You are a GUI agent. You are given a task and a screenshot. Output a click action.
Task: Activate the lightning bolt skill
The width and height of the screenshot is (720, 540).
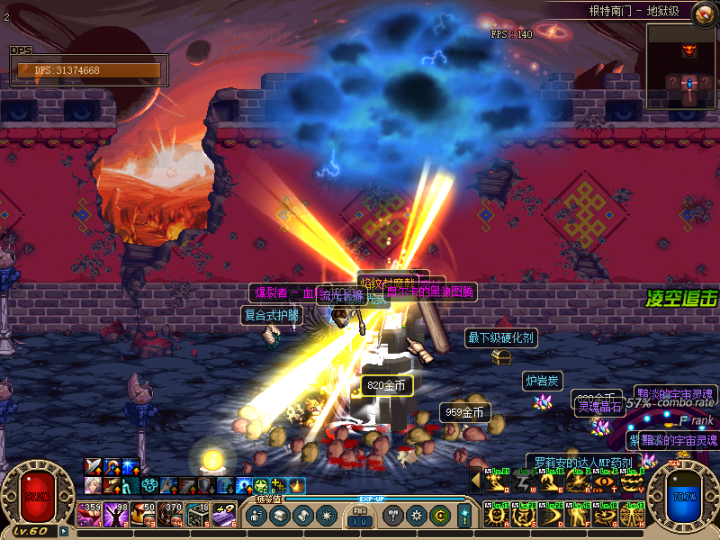[x=522, y=482]
